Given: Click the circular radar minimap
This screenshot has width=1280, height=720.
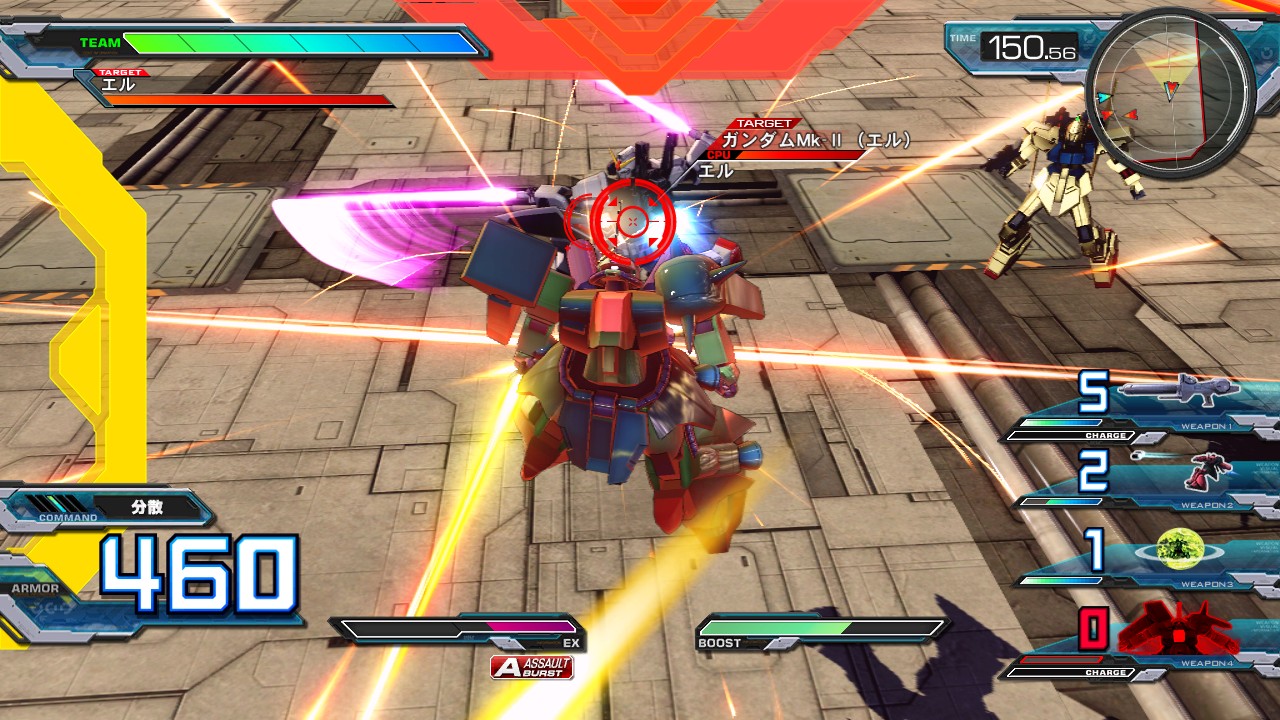Looking at the screenshot, I should click(1169, 92).
